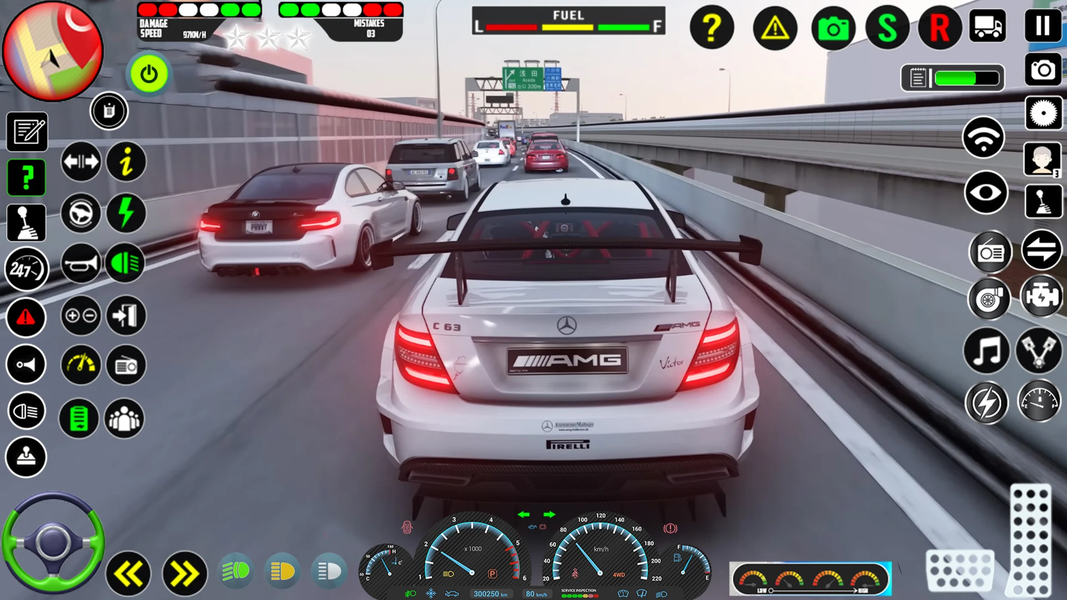Activate the right turn signal arrows
1067x600 pixels.
[184, 574]
